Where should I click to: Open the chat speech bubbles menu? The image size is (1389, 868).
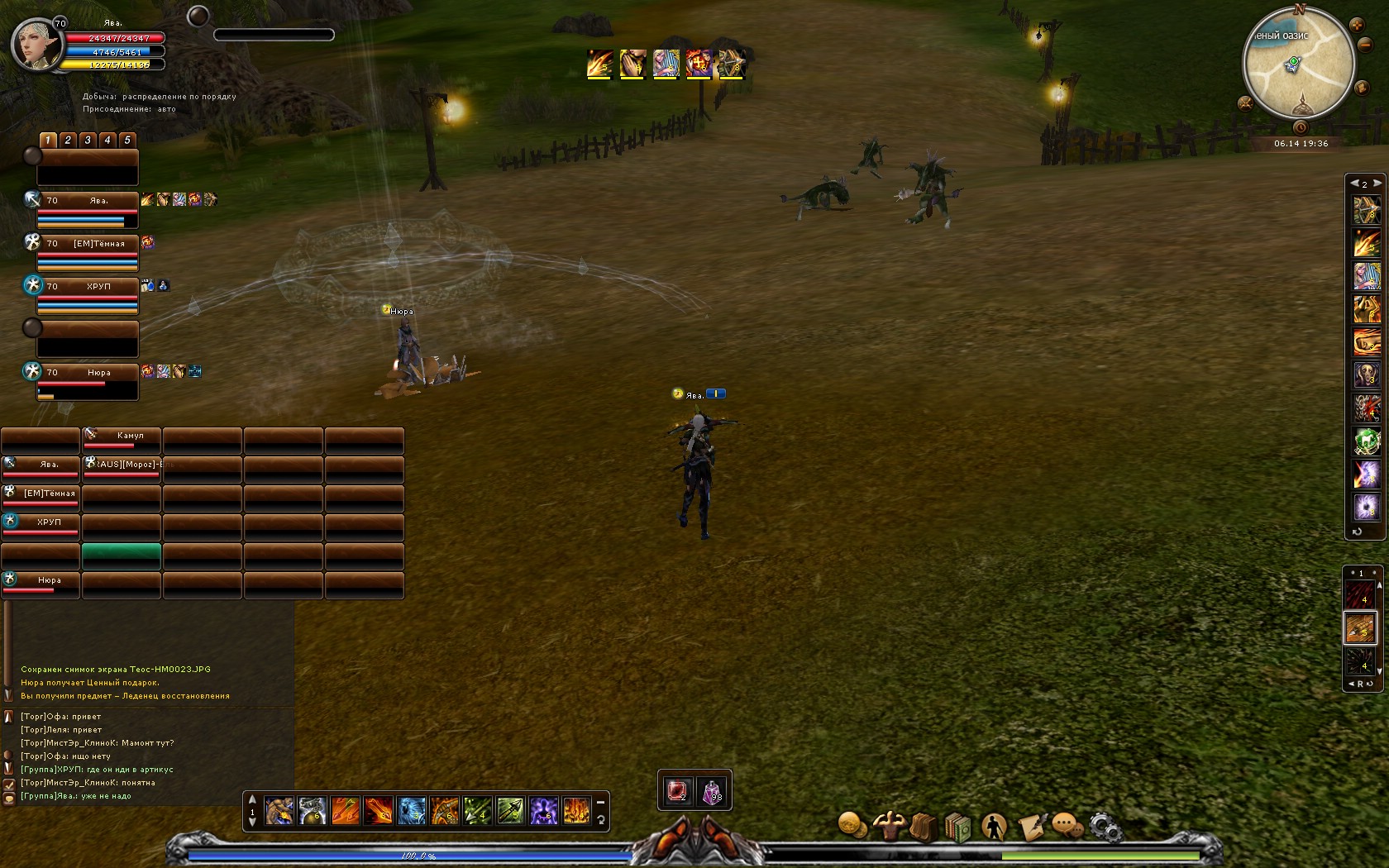pos(1067,826)
